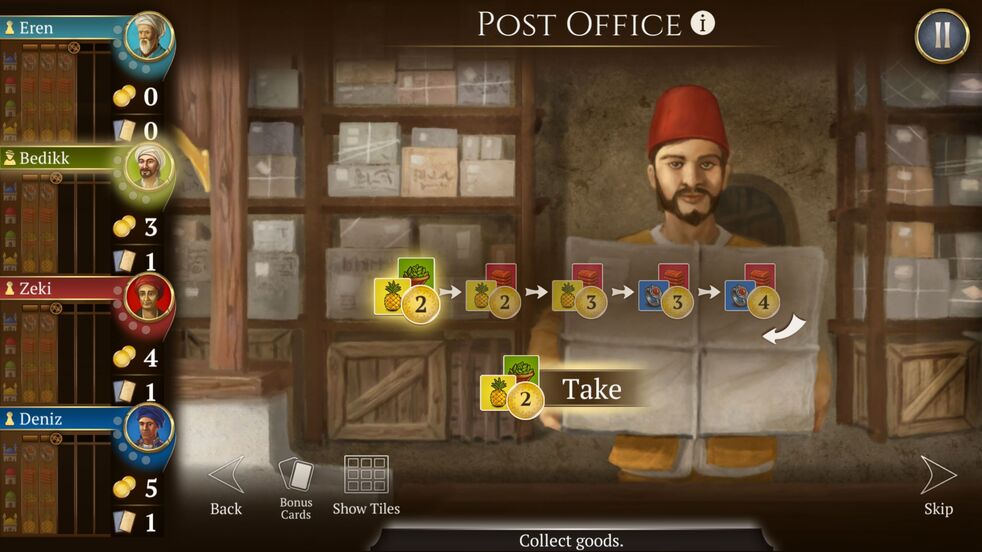Image resolution: width=982 pixels, height=552 pixels.
Task: Pause the game
Action: [941, 36]
